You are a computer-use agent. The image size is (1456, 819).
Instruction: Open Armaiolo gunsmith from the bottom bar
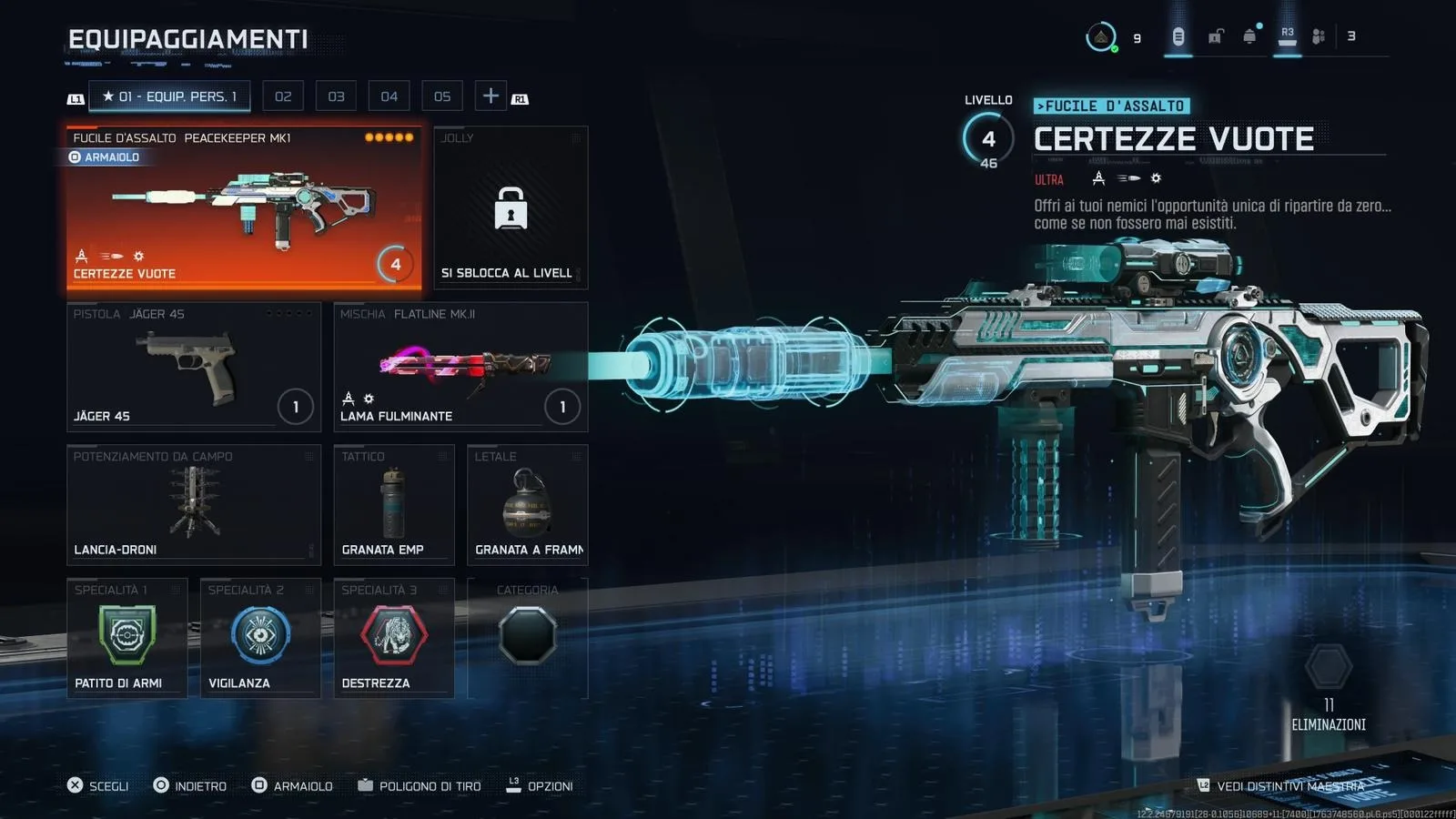point(292,785)
